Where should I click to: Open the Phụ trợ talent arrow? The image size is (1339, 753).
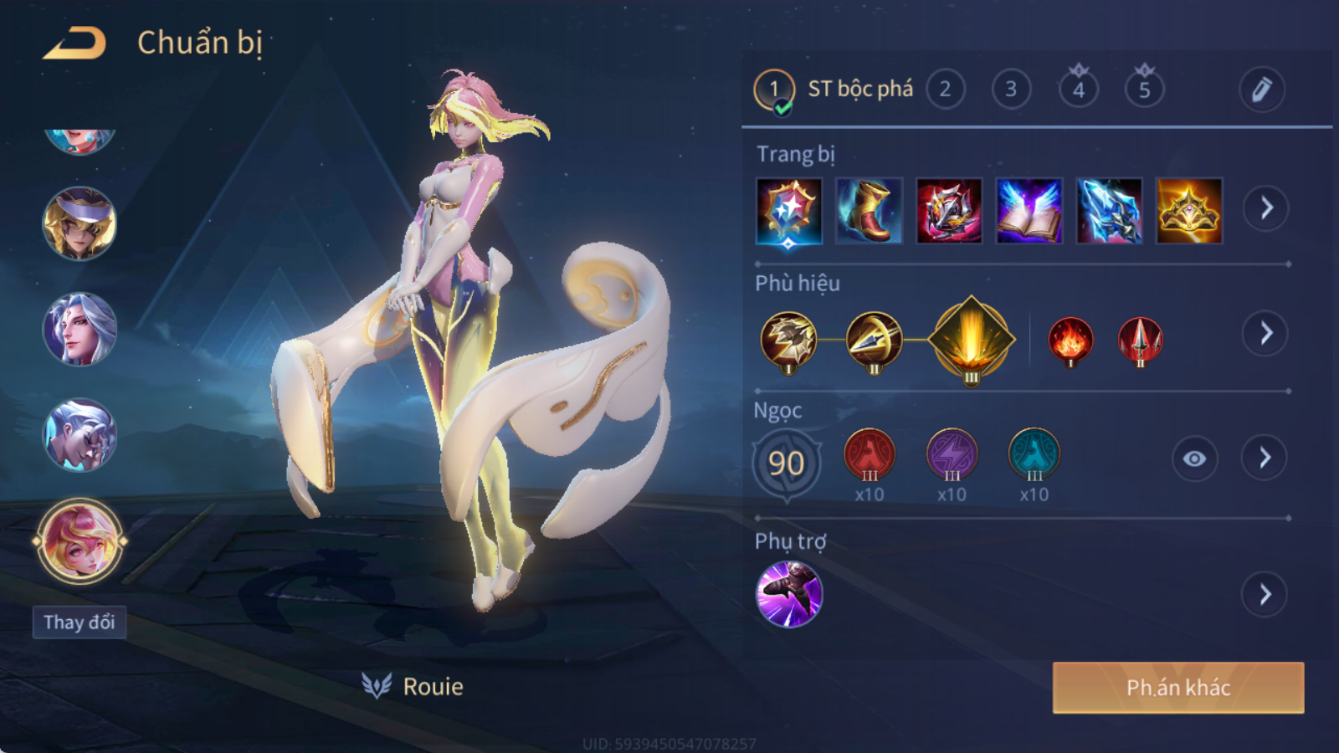point(1265,594)
